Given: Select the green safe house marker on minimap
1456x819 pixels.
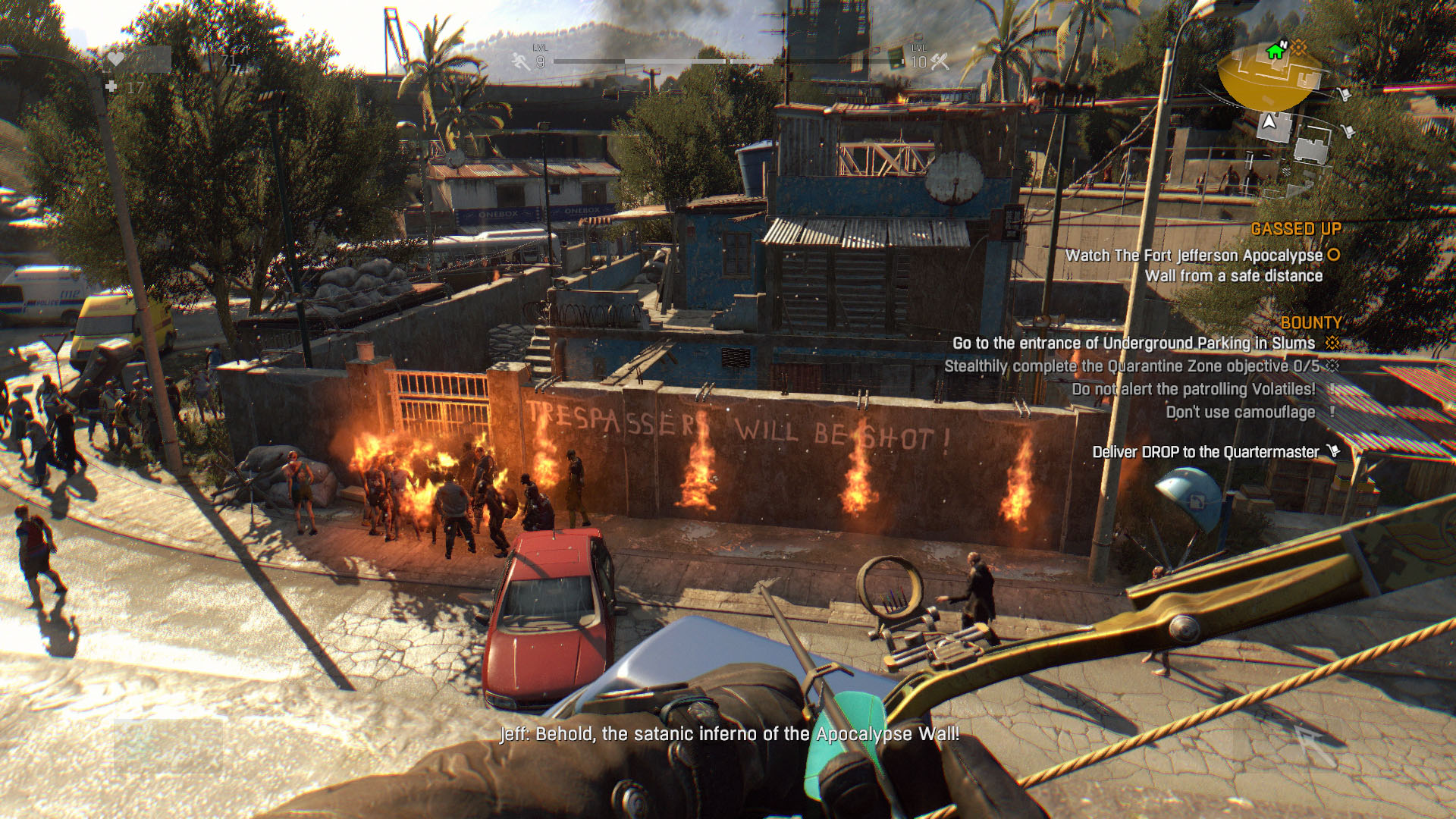Looking at the screenshot, I should [x=1275, y=52].
